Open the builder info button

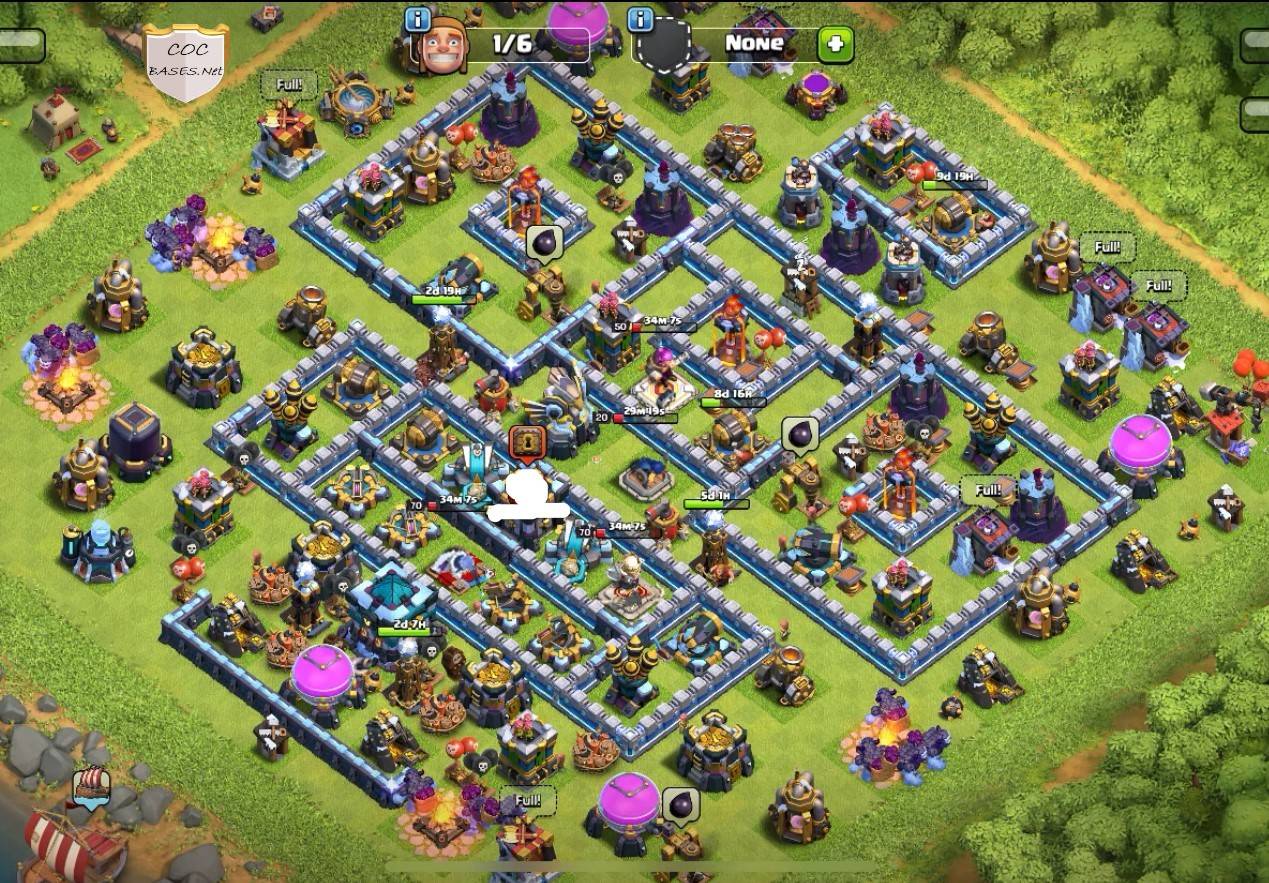pos(418,19)
